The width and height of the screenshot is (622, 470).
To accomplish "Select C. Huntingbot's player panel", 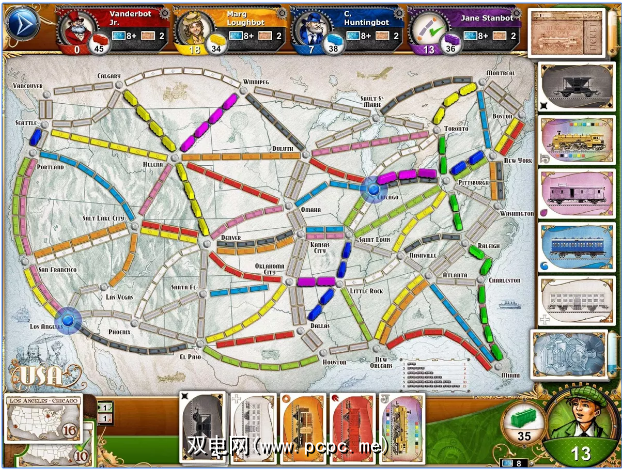I will click(x=346, y=30).
